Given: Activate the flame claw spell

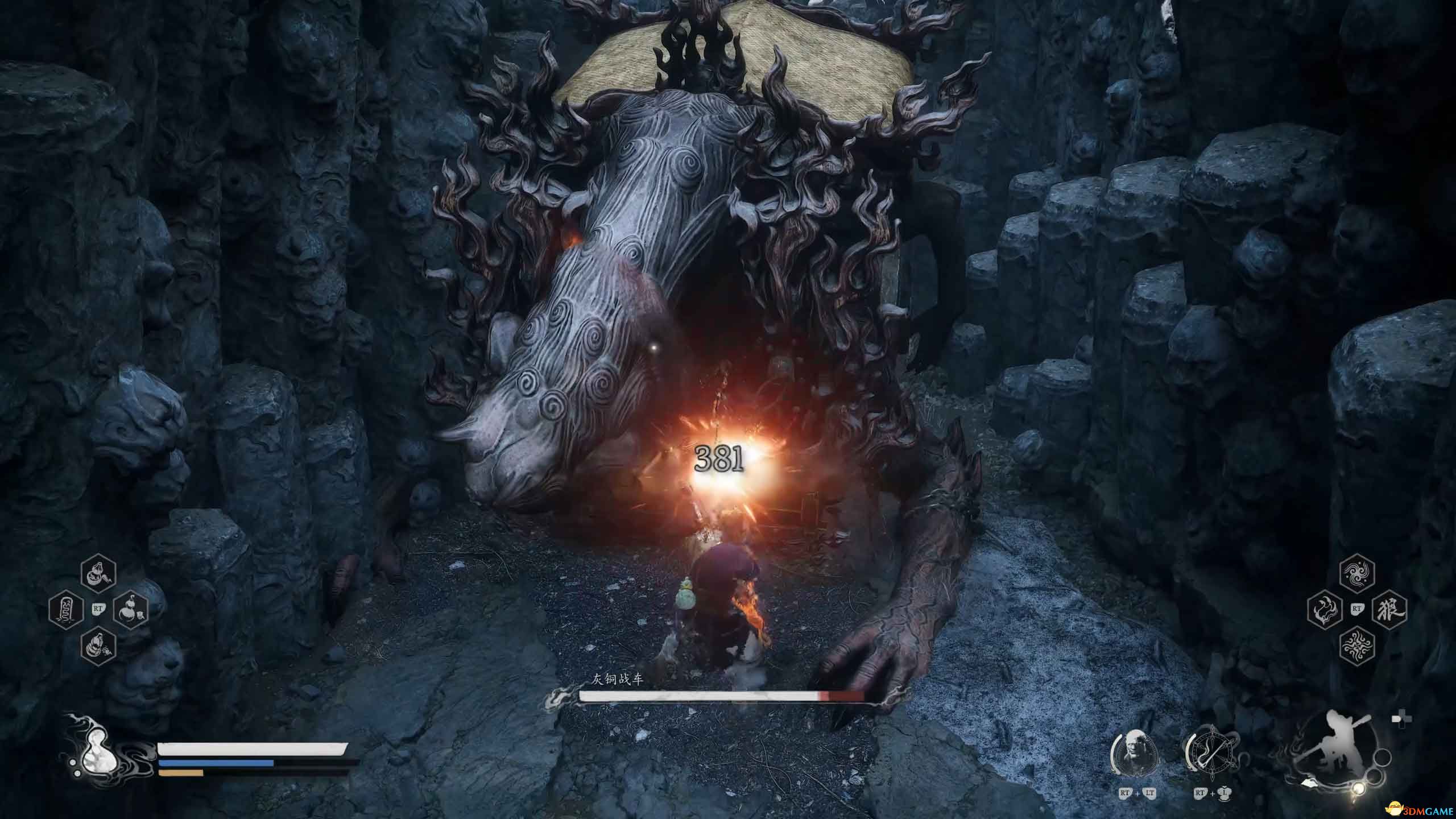Looking at the screenshot, I should click(x=1325, y=610).
